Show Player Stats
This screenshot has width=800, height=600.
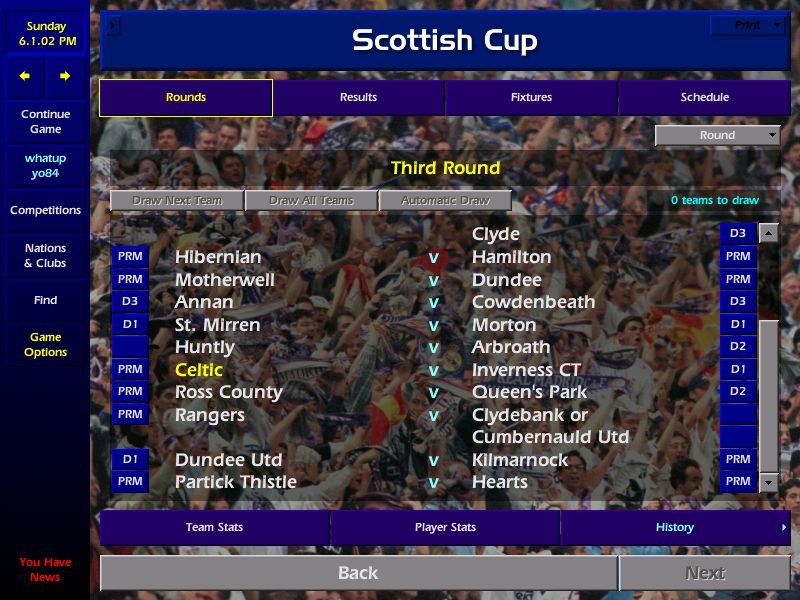pyautogui.click(x=445, y=527)
